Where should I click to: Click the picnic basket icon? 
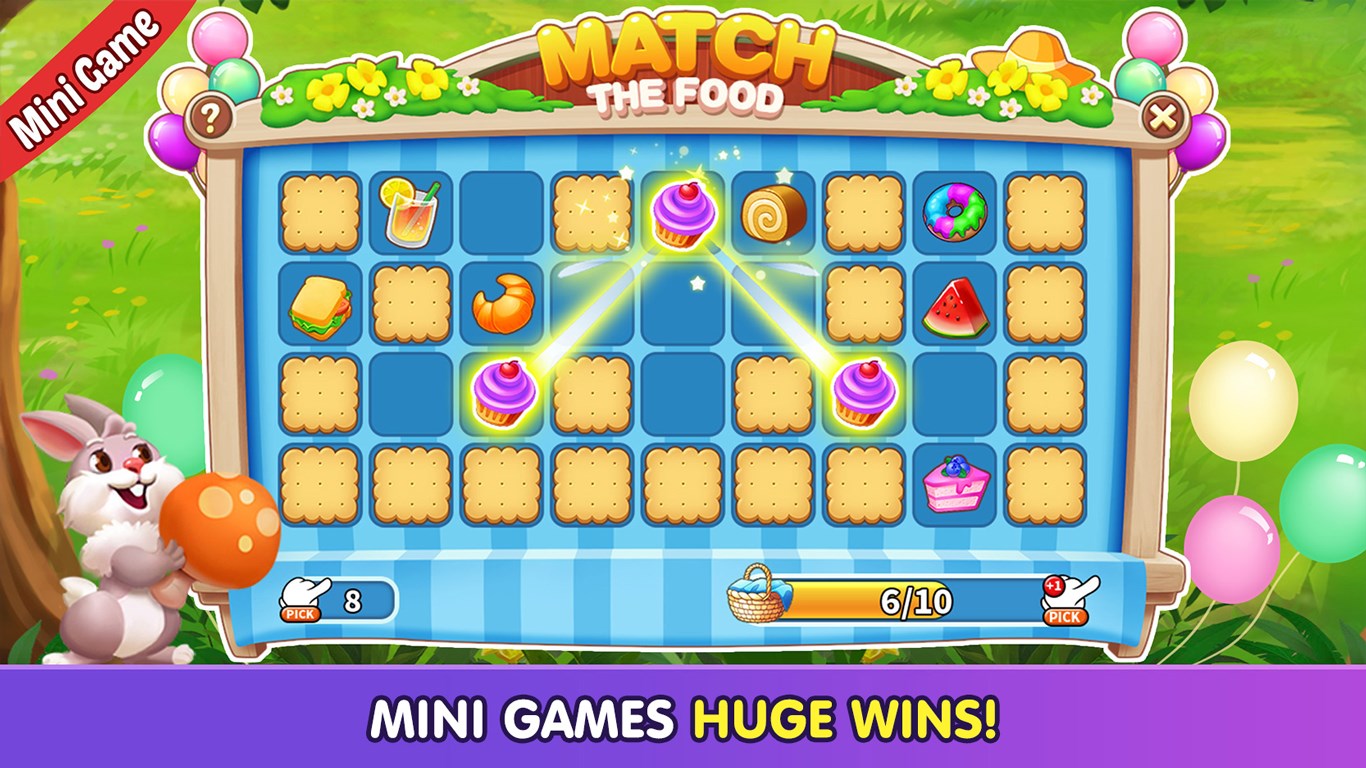[x=756, y=597]
